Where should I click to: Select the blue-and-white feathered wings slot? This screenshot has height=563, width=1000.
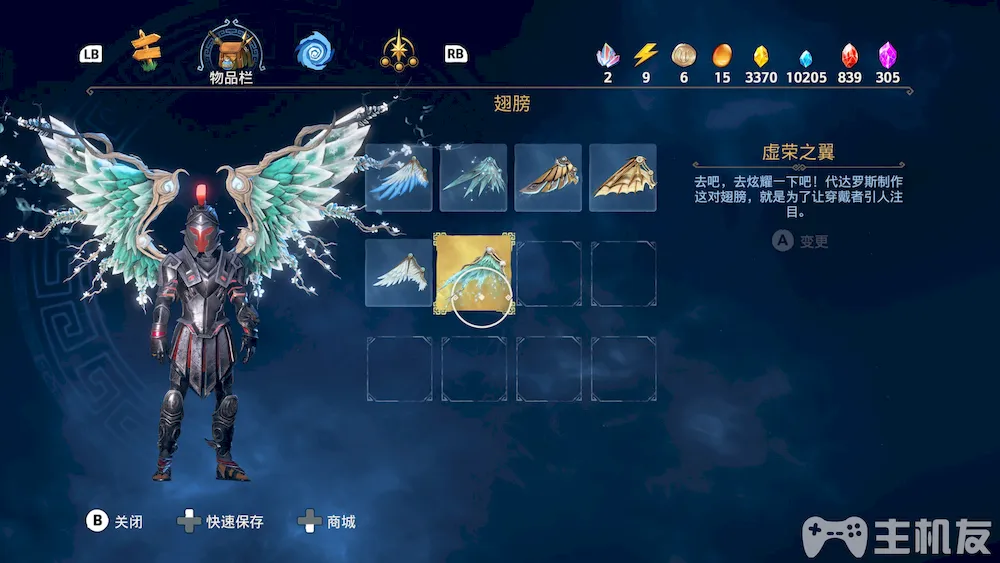coord(399,177)
